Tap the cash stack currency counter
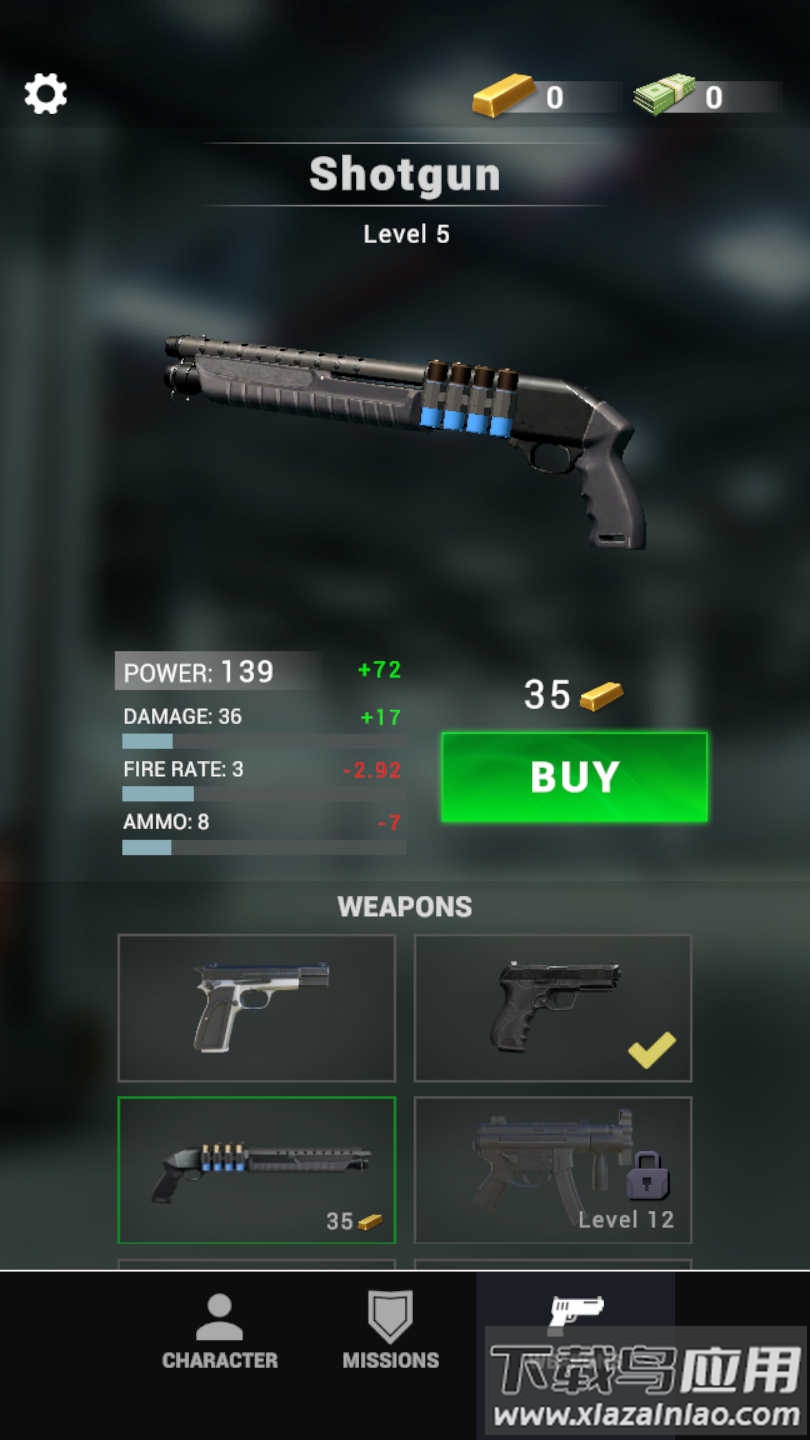 [x=690, y=96]
